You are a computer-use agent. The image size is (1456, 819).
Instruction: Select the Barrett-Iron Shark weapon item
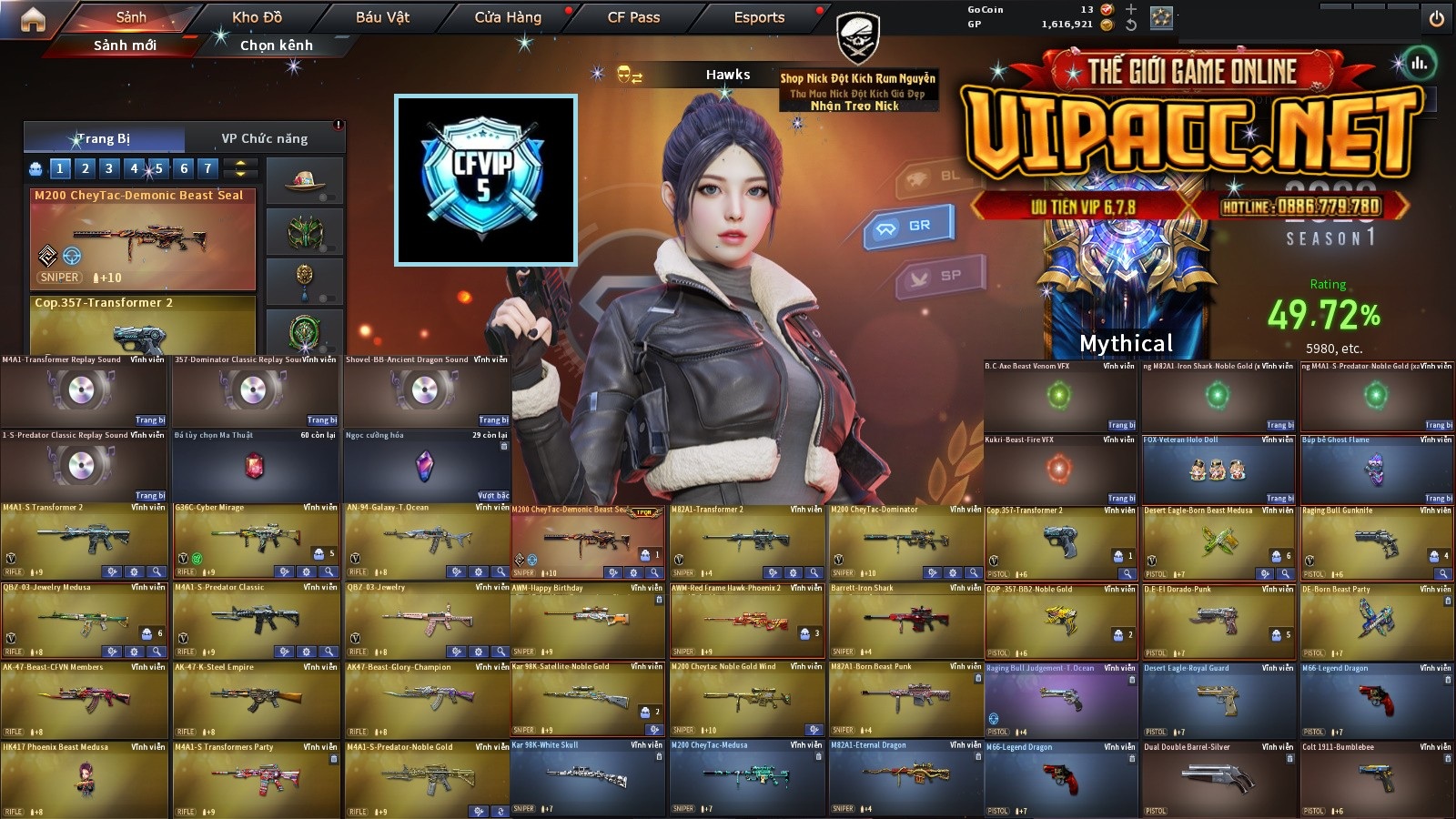(905, 621)
